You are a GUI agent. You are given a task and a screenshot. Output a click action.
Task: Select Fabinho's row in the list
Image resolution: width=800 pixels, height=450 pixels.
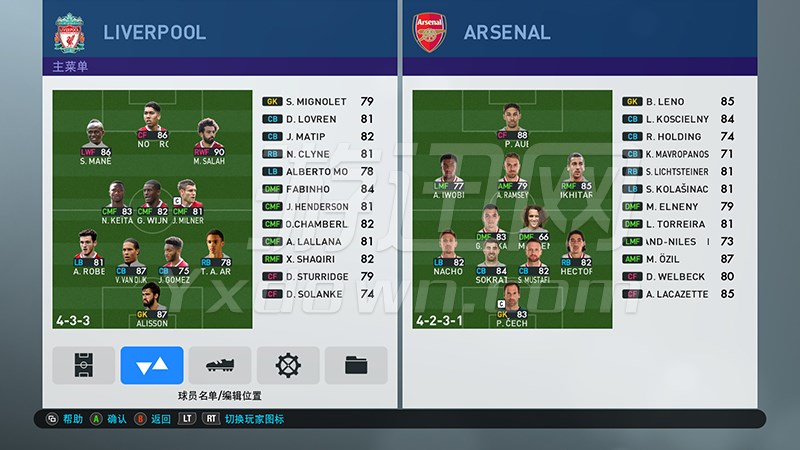pos(318,189)
